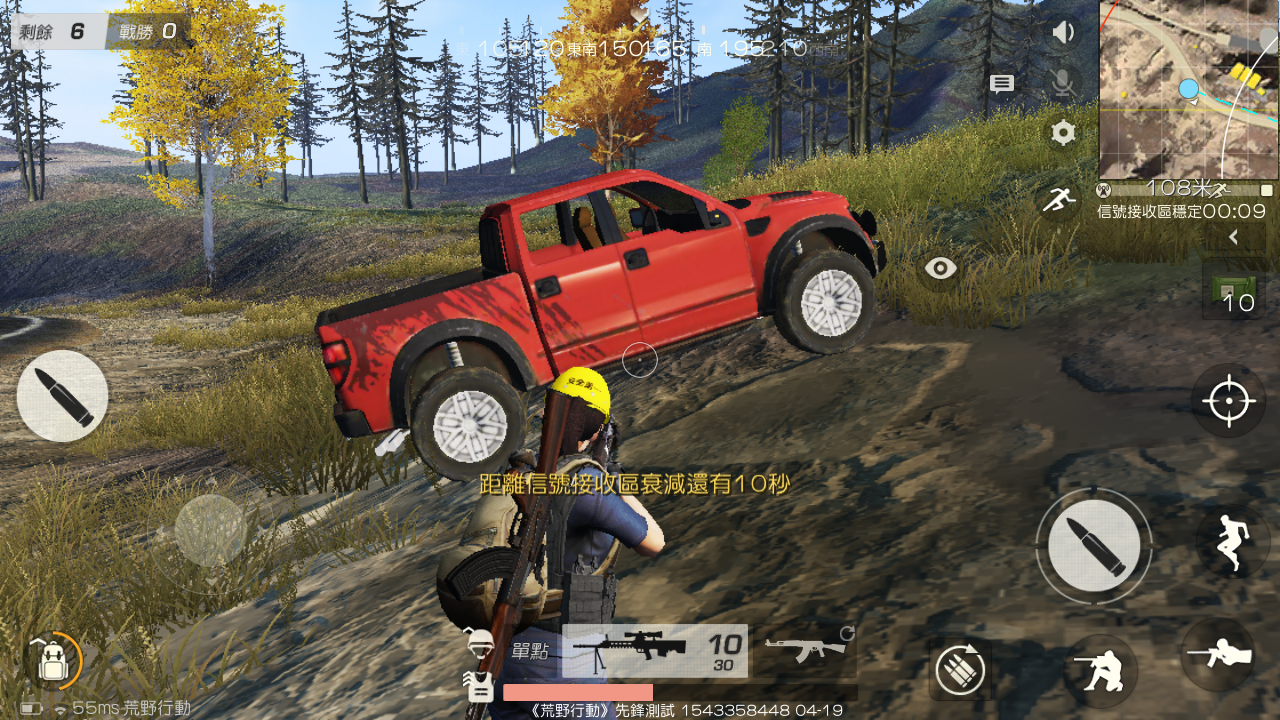Open the chat message bubble
This screenshot has height=720, width=1280.
pos(1002,84)
